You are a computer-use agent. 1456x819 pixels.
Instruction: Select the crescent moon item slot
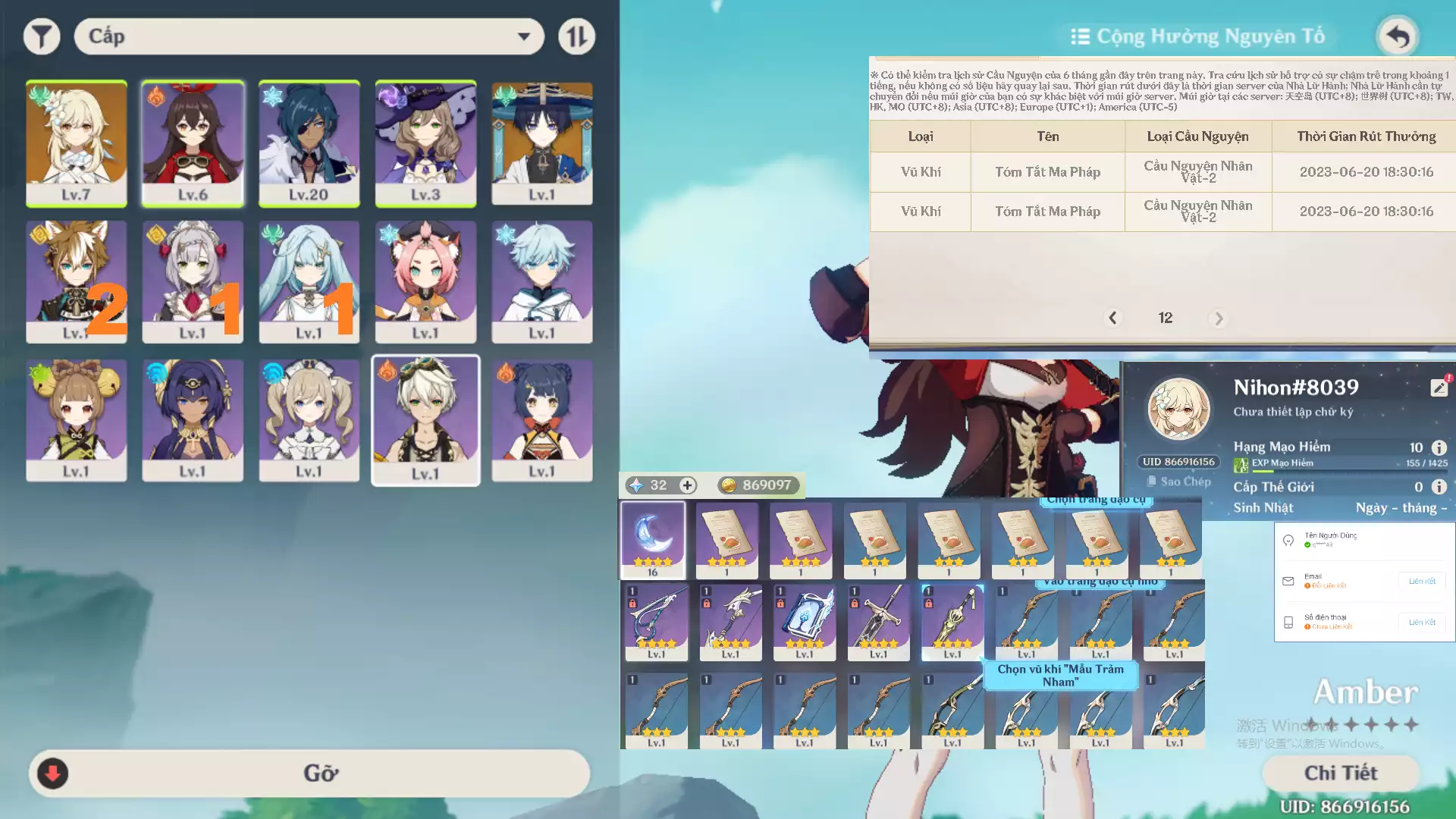coord(653,539)
